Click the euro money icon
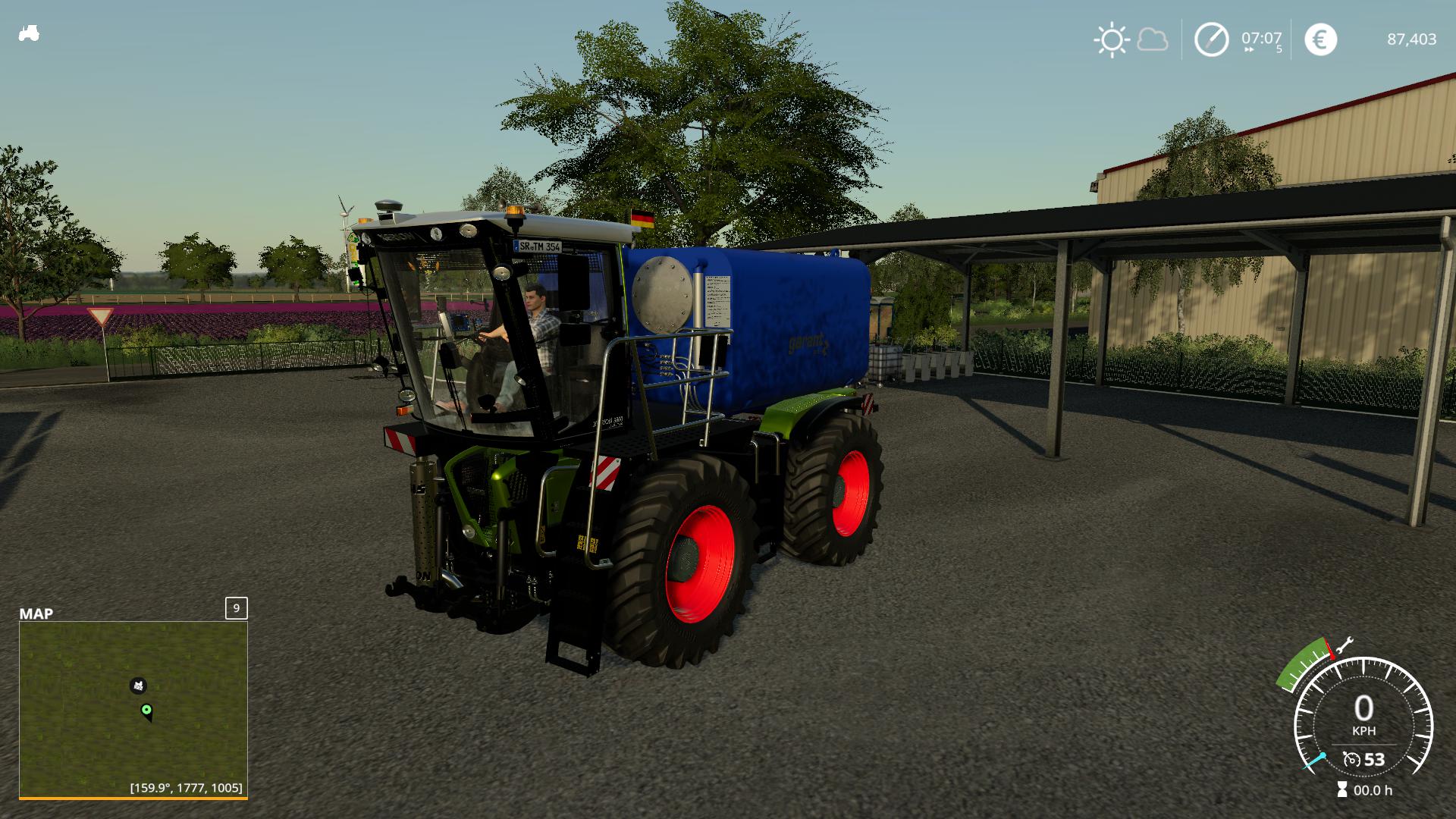 [x=1320, y=39]
